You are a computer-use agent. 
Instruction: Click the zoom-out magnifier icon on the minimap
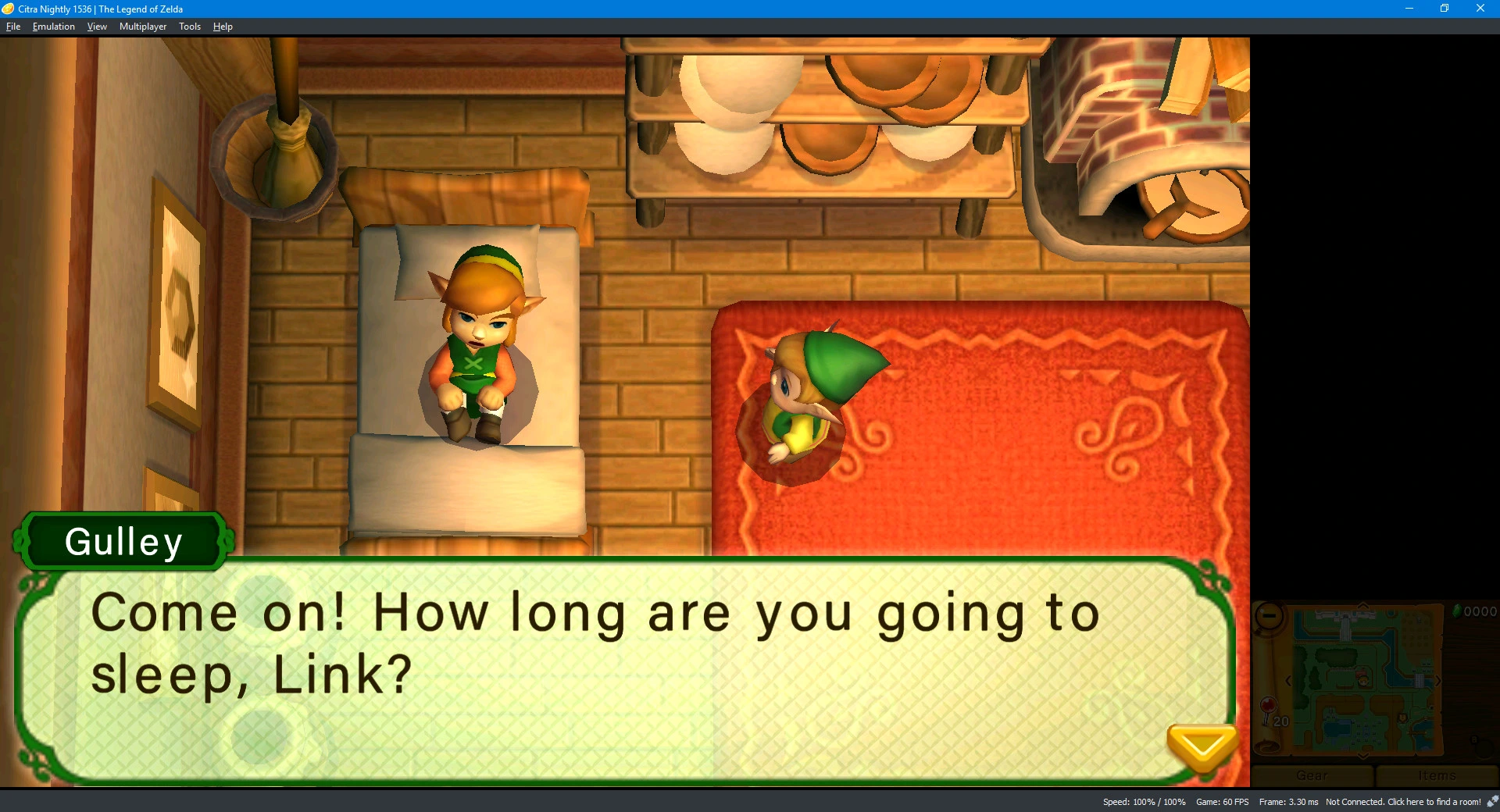1268,617
